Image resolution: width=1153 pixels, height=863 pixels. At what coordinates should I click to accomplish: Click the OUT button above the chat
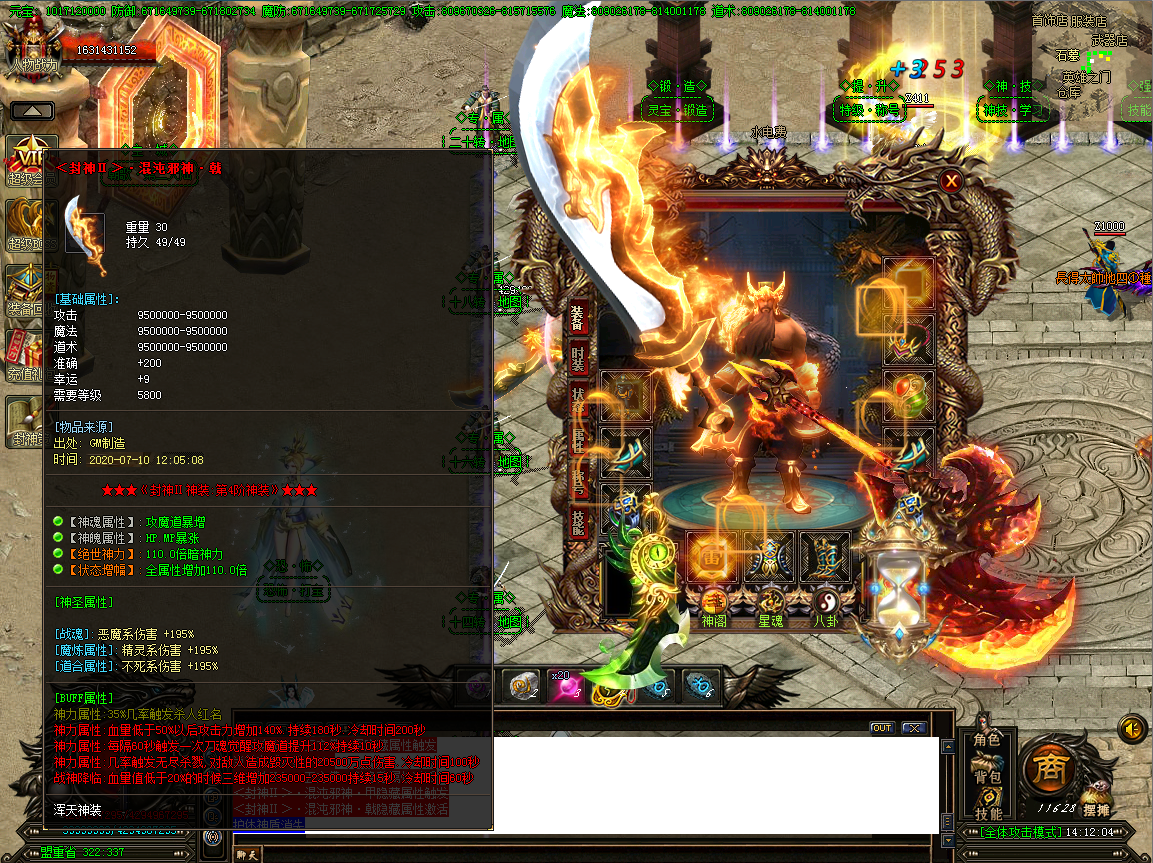pos(881,728)
